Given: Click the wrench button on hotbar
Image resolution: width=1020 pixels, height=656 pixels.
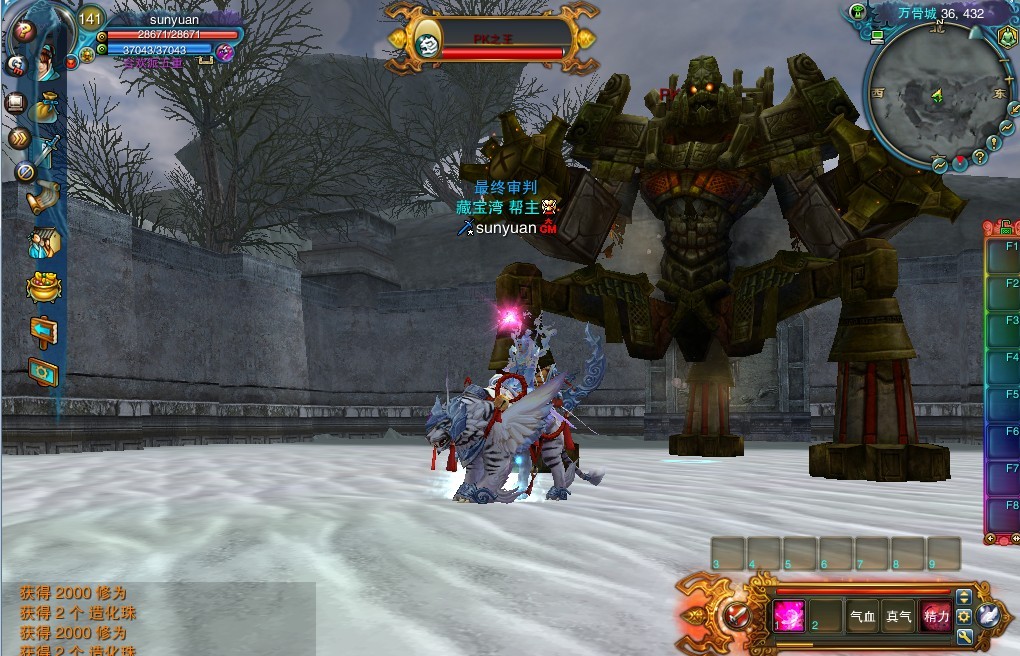Looking at the screenshot, I should (964, 636).
